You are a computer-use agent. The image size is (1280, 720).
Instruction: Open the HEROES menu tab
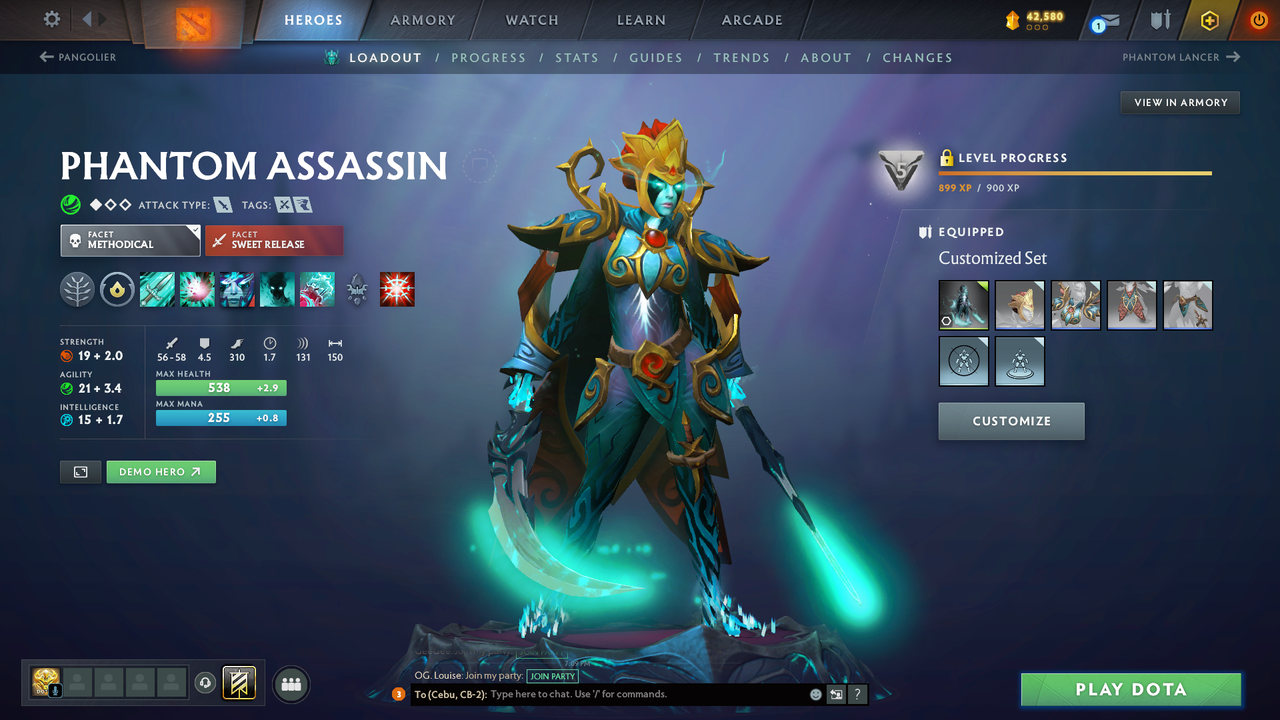pos(313,19)
